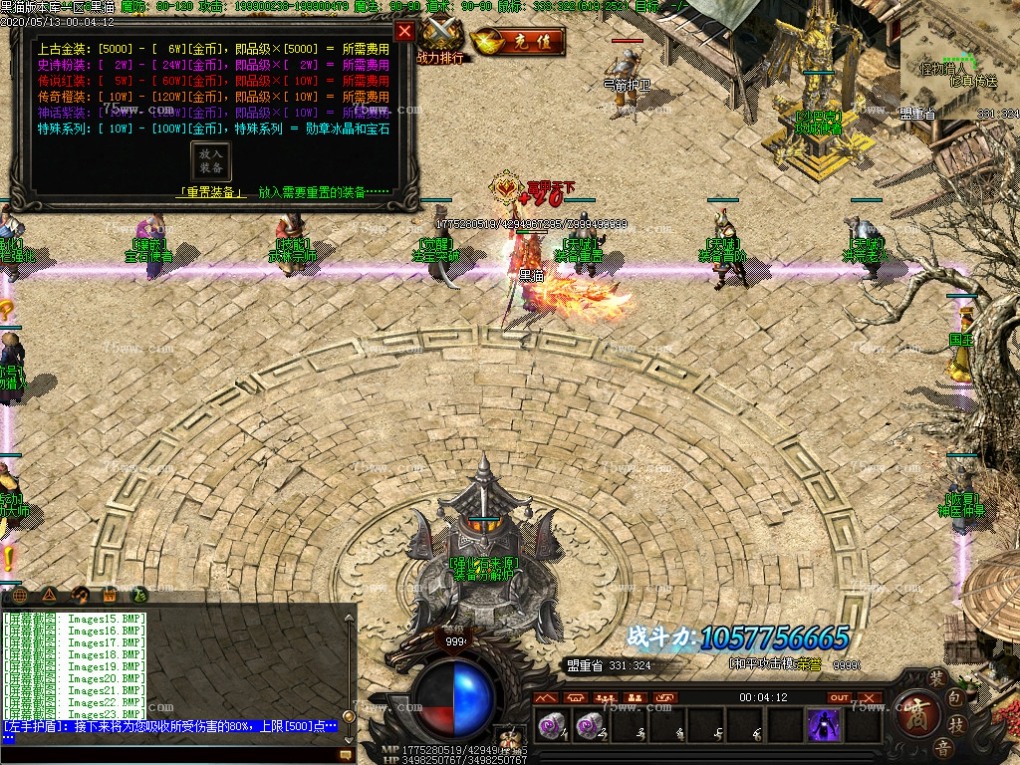Click the OUT logout button

[x=839, y=697]
